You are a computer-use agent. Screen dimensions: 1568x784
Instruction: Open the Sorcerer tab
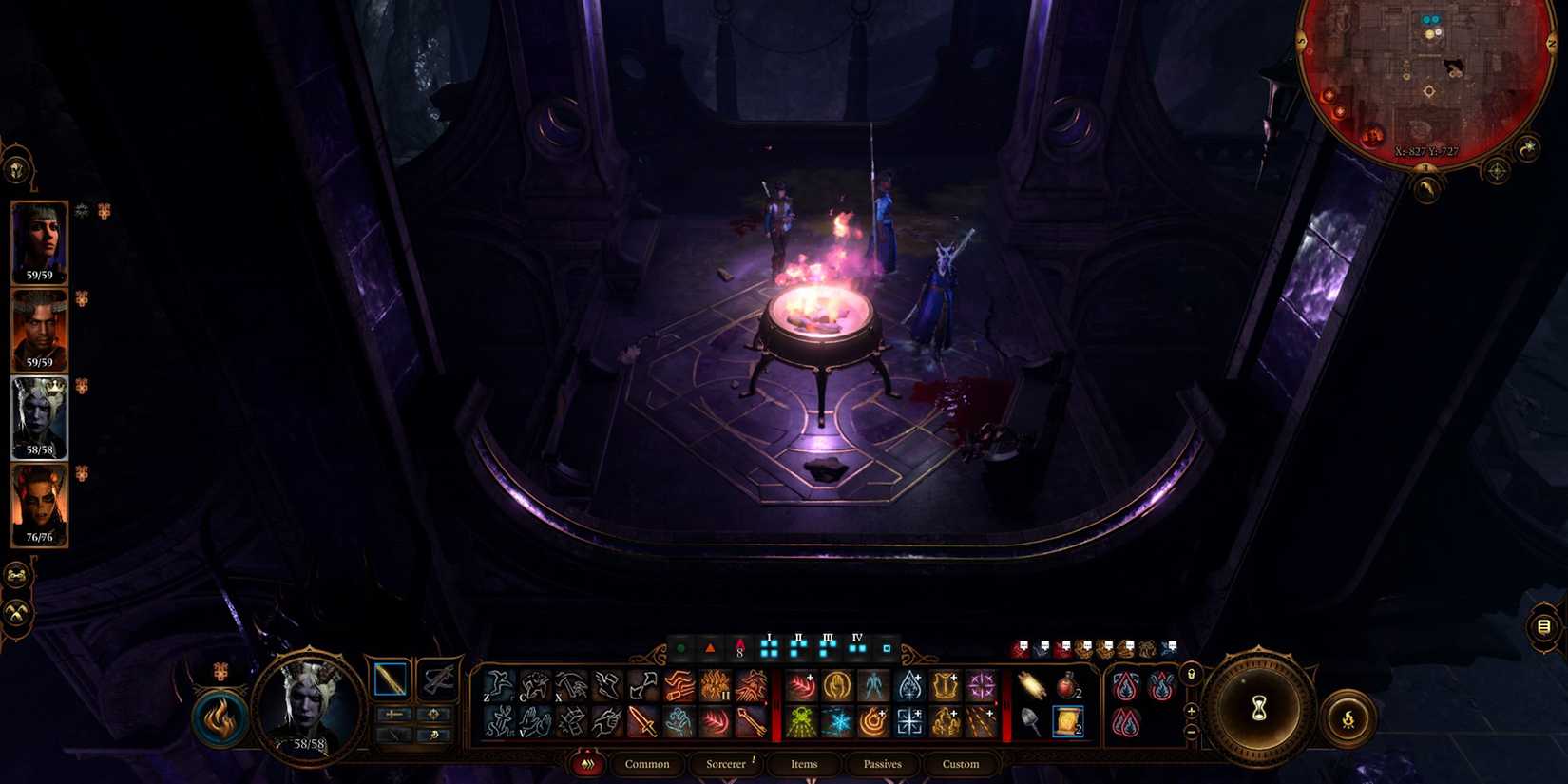pyautogui.click(x=726, y=764)
